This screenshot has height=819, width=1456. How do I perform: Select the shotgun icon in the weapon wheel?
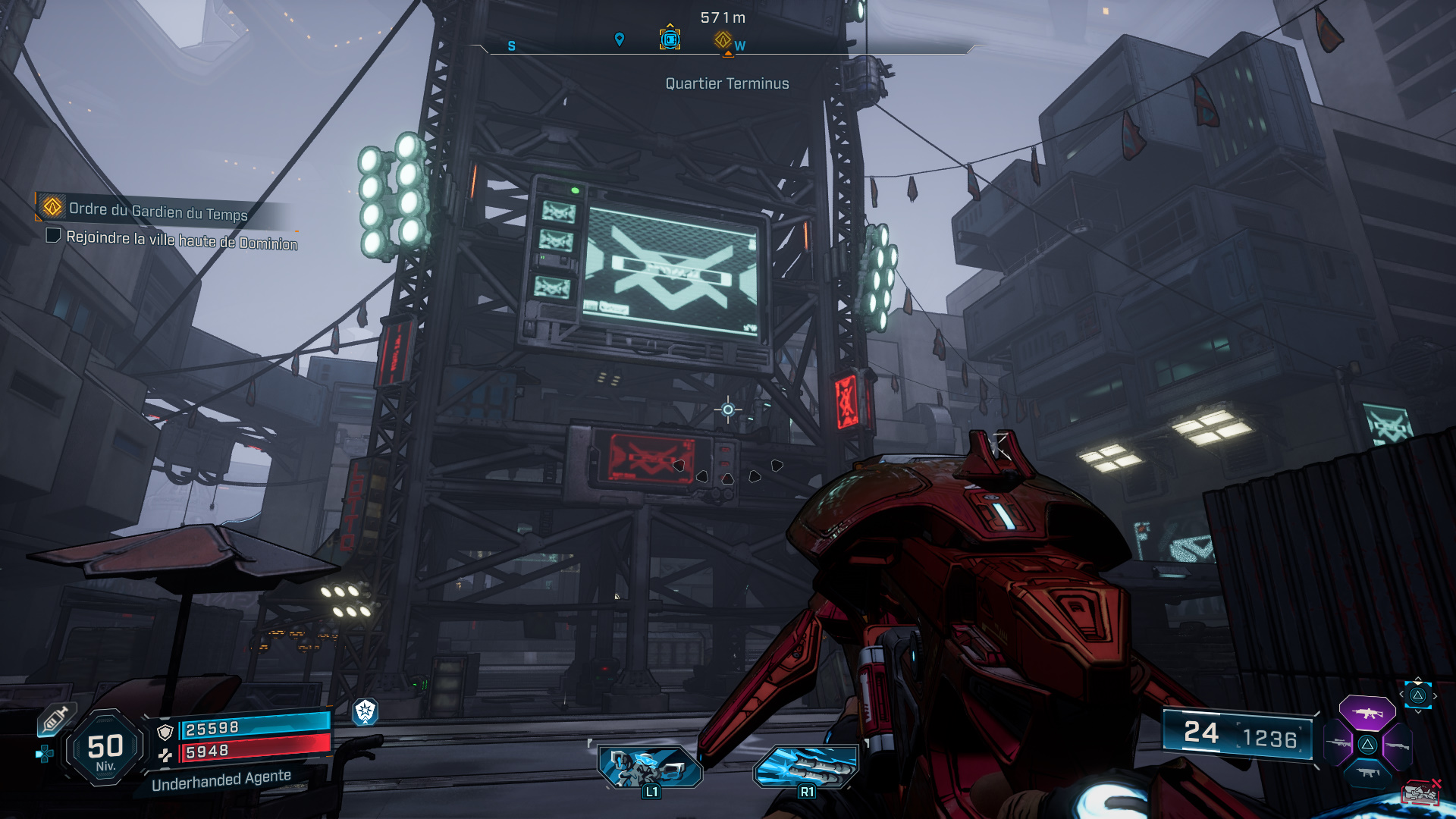[x=1397, y=745]
